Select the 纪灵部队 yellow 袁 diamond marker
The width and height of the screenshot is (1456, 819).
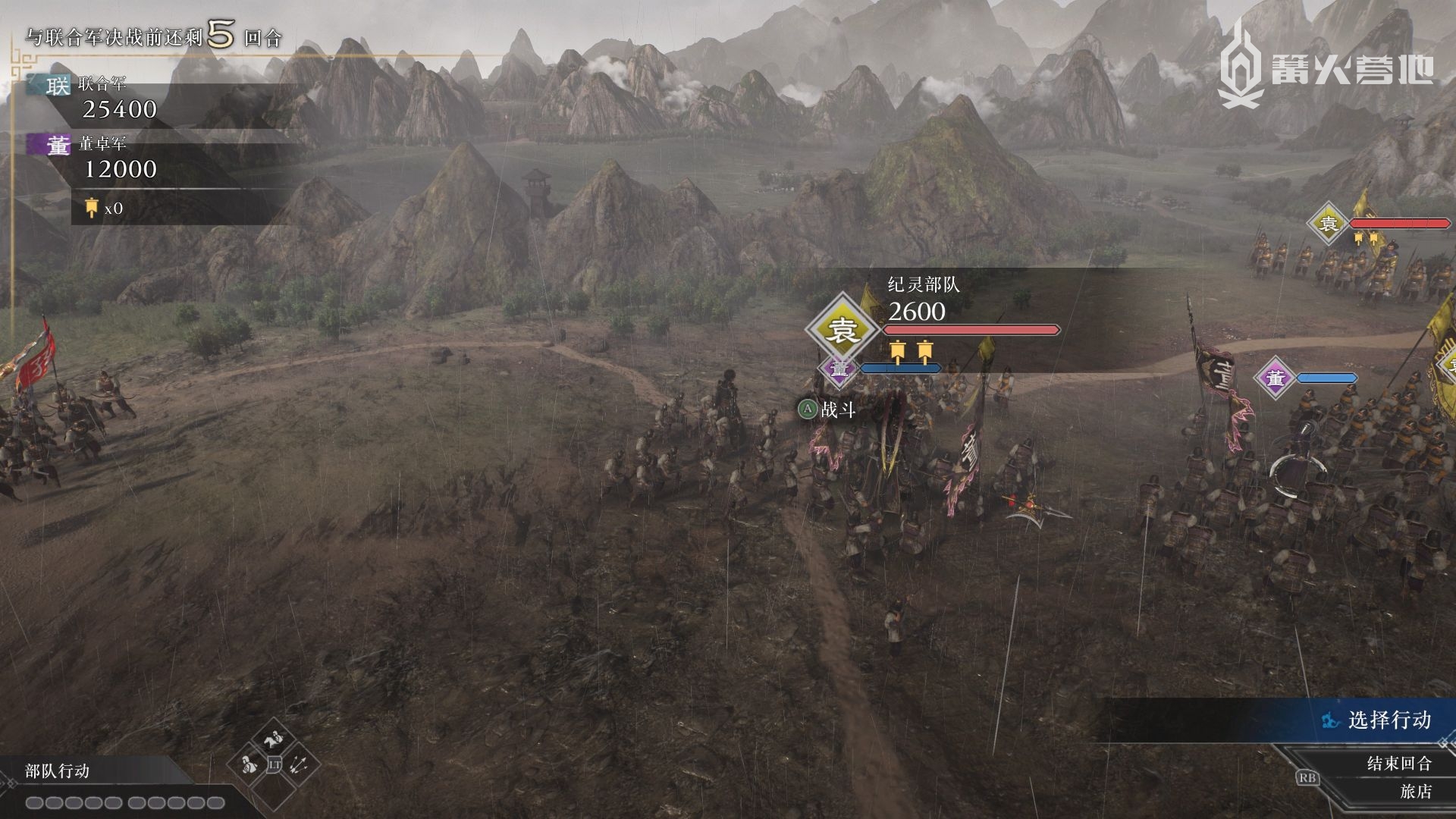coord(842,329)
